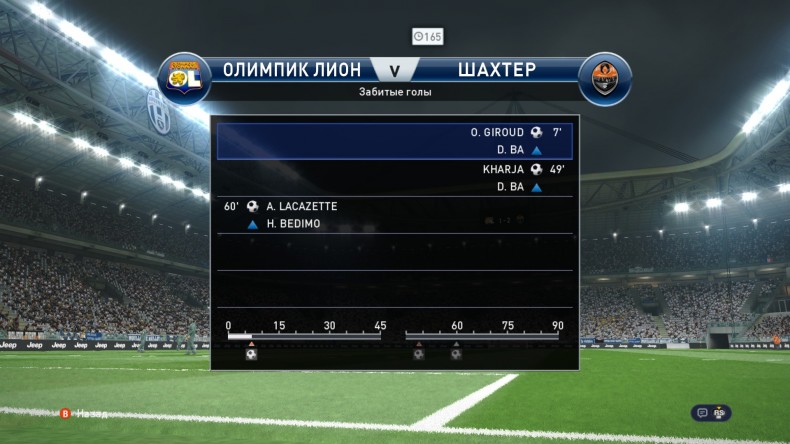
Task: Select the O. Giroud 7' goal row
Action: coord(395,141)
